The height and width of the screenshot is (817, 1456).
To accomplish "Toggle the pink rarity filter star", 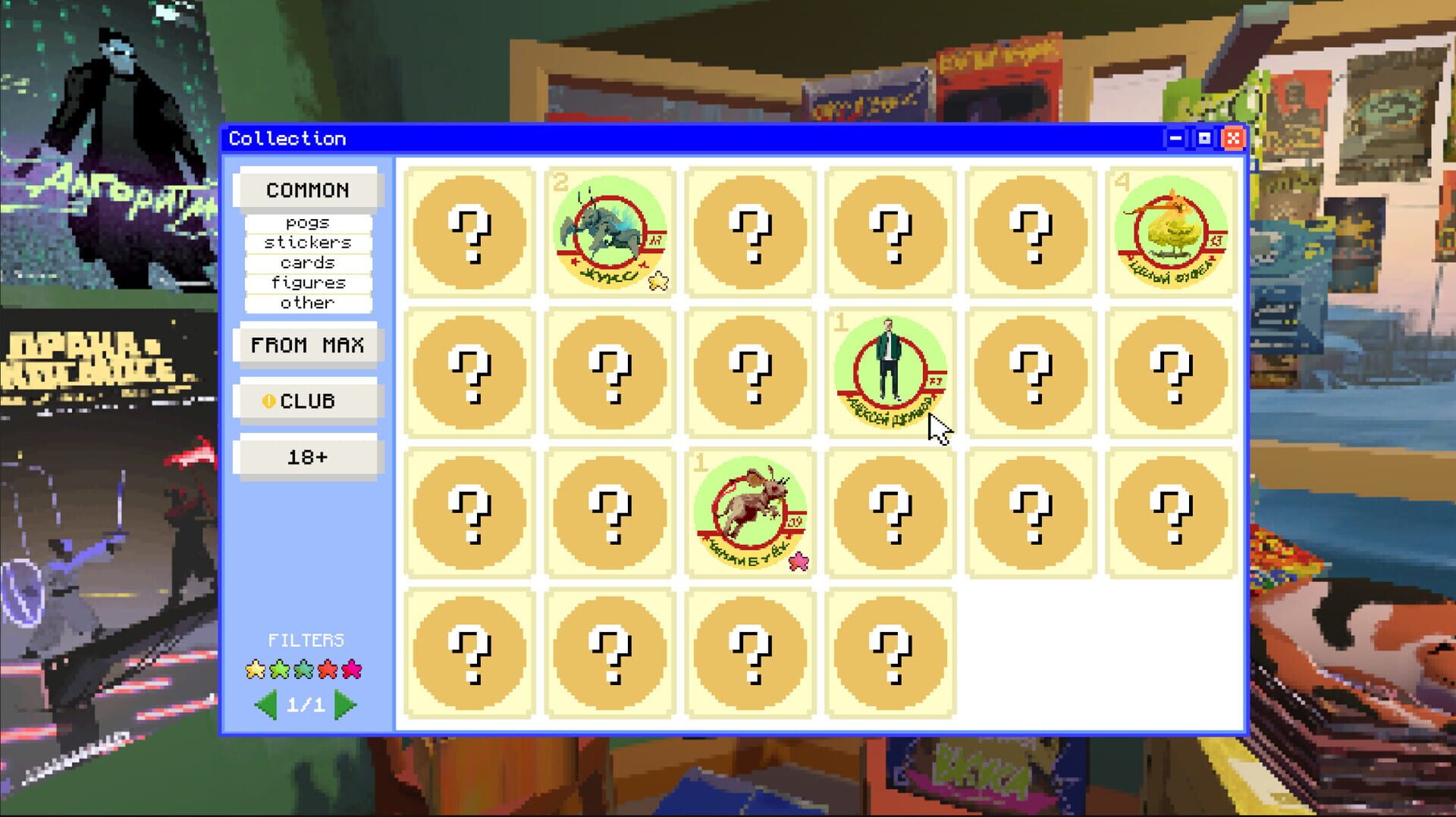I will coord(352,669).
